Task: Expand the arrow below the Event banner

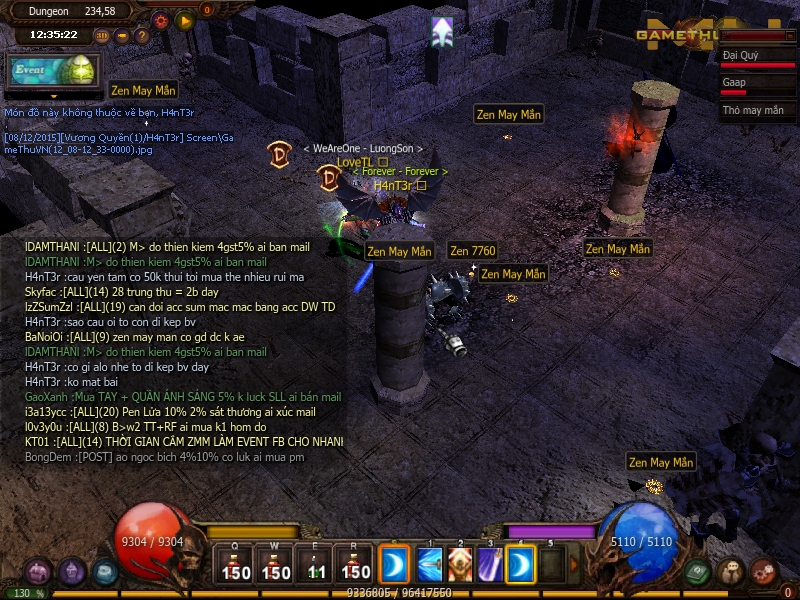Action: pos(53,96)
